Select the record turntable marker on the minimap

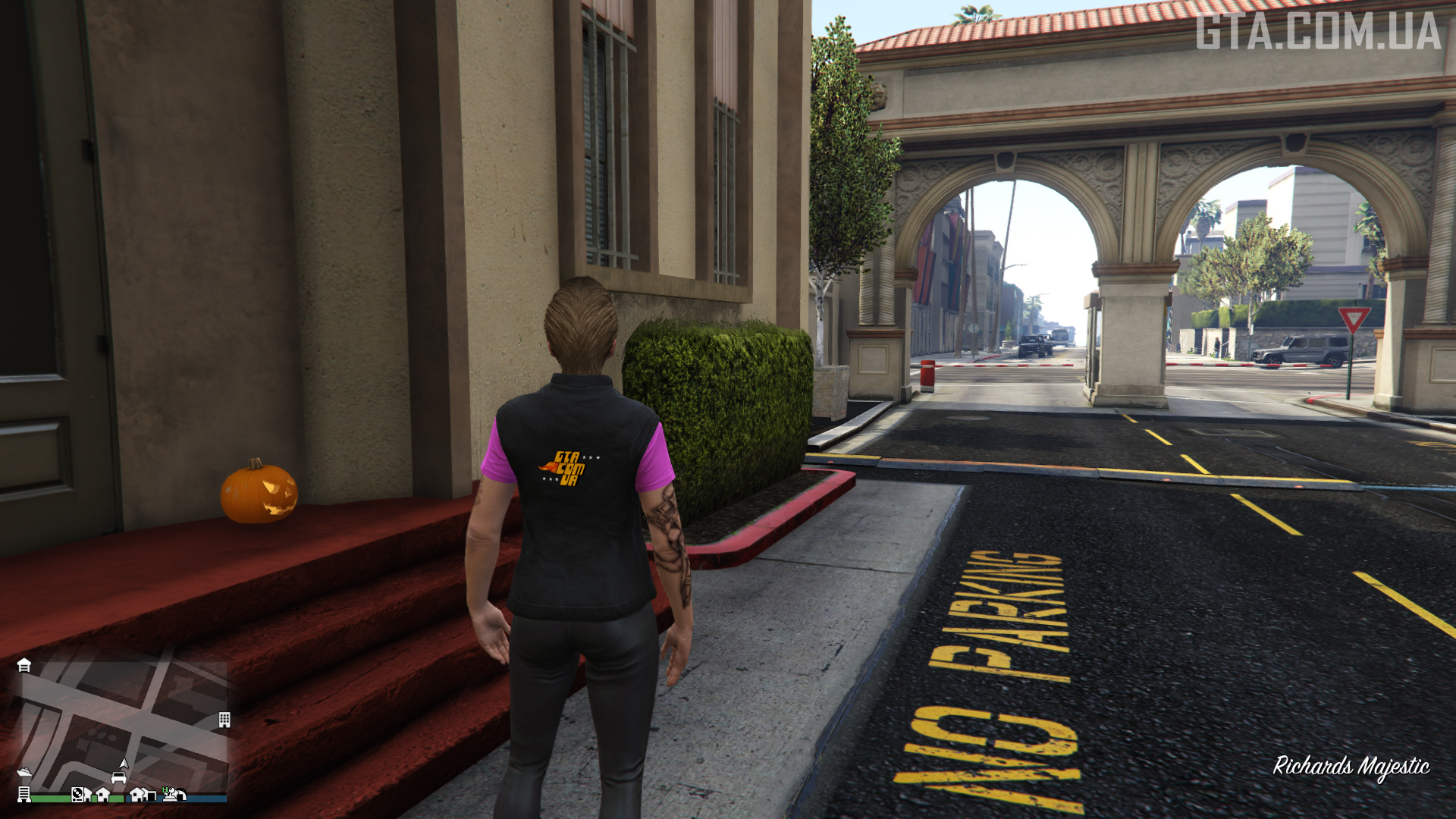point(77,794)
